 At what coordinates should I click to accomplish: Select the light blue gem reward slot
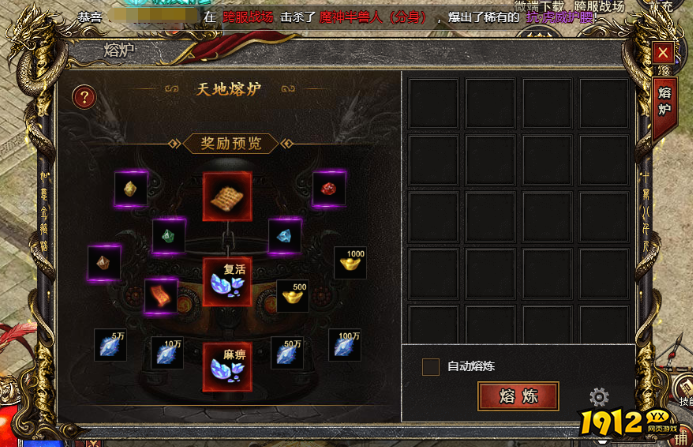(285, 236)
